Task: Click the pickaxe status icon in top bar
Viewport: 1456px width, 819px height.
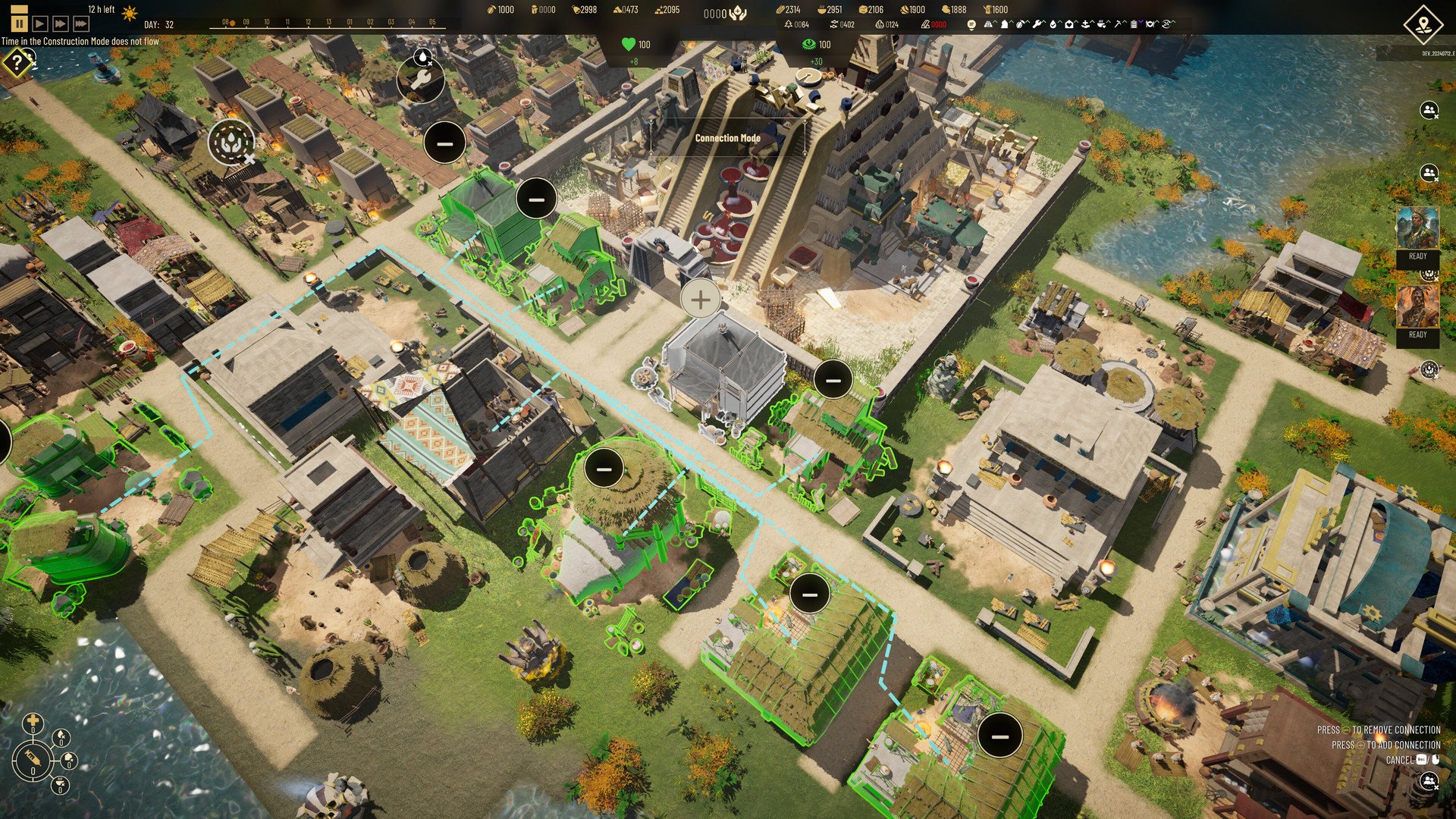Action: coord(1119,24)
